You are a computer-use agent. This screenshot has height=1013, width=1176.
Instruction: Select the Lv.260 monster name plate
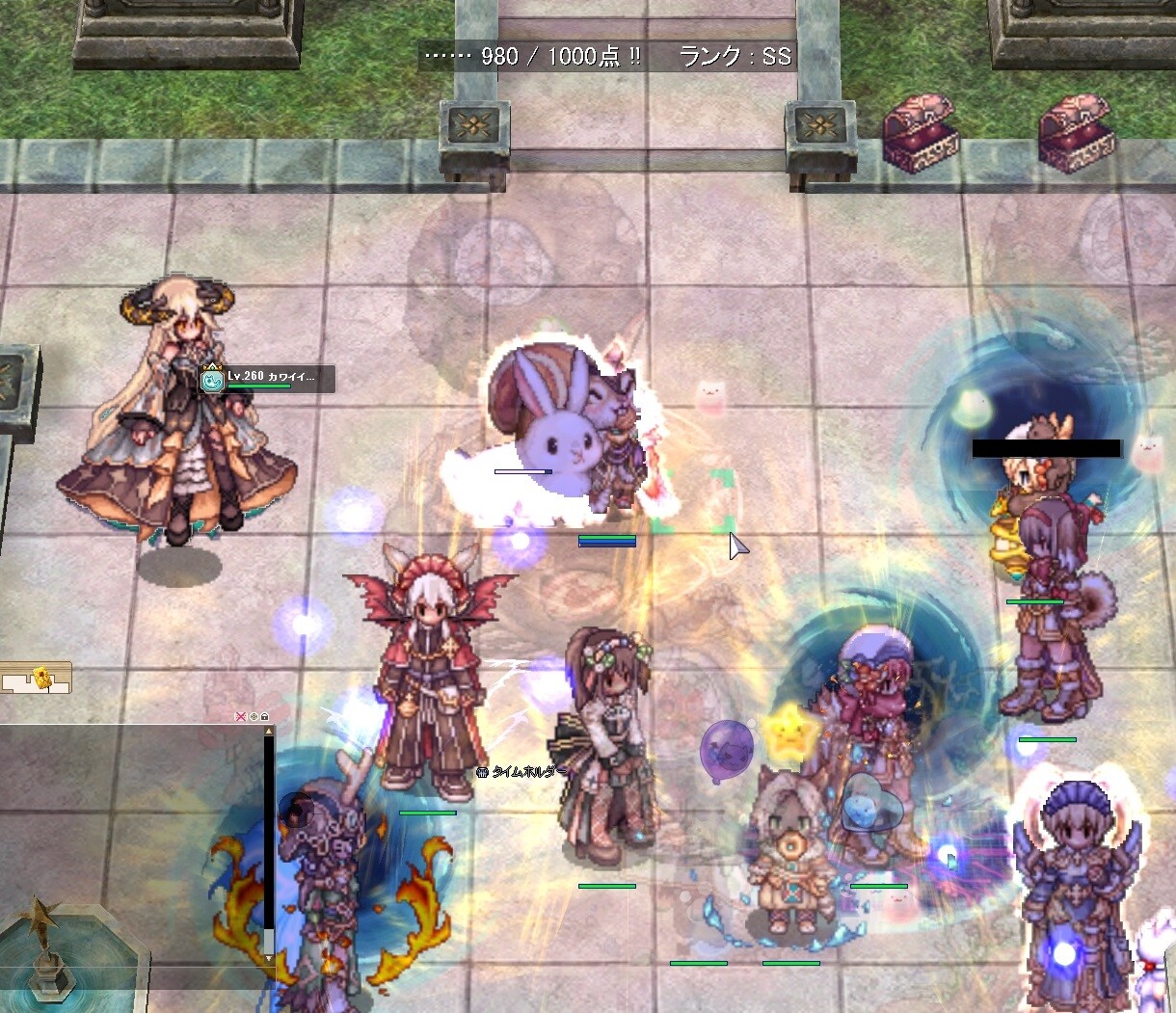tap(268, 379)
